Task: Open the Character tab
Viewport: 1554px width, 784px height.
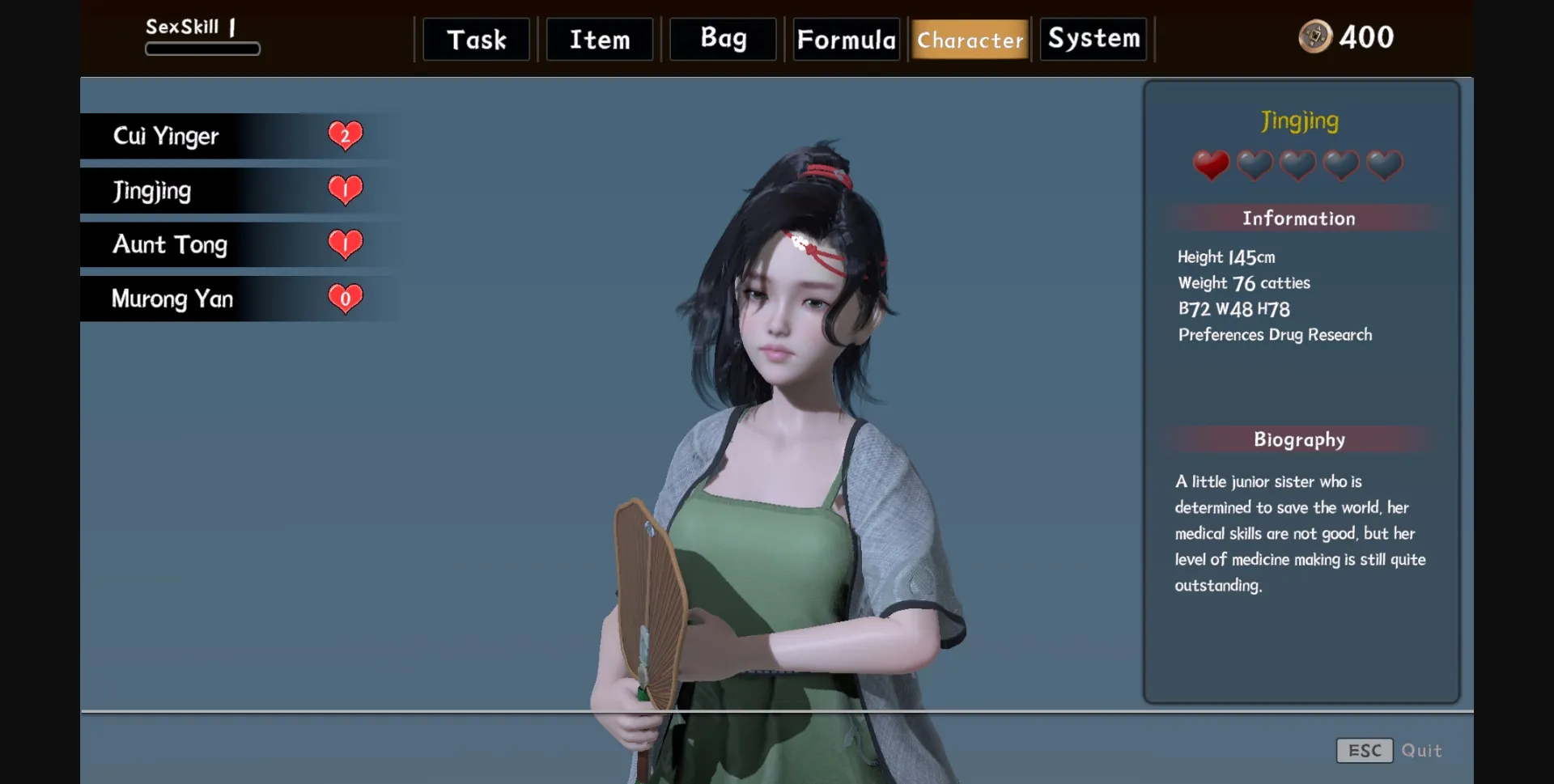Action: coord(969,40)
